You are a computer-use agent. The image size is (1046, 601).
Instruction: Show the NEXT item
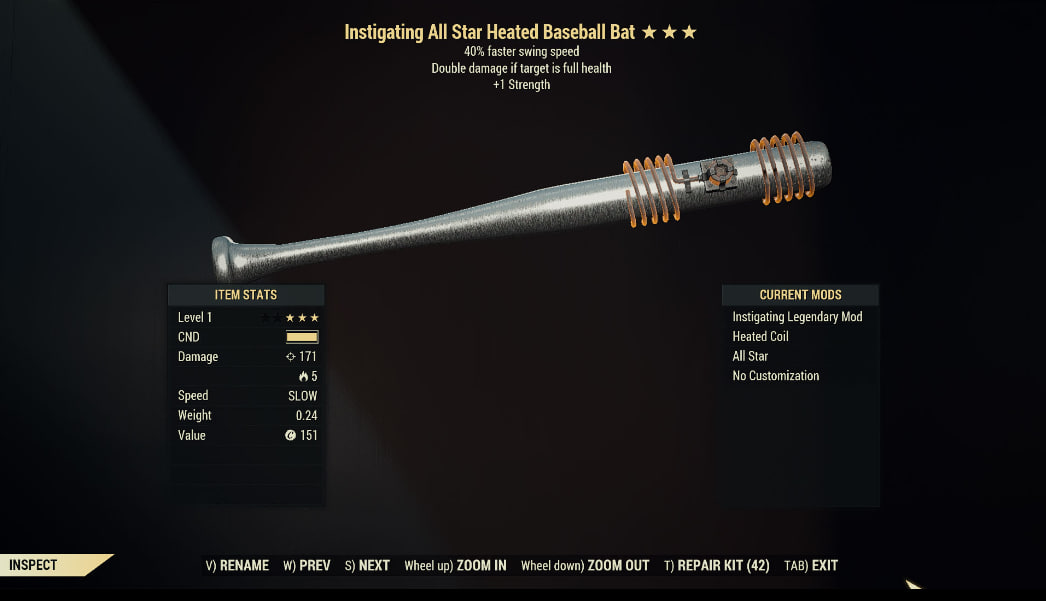tap(367, 565)
